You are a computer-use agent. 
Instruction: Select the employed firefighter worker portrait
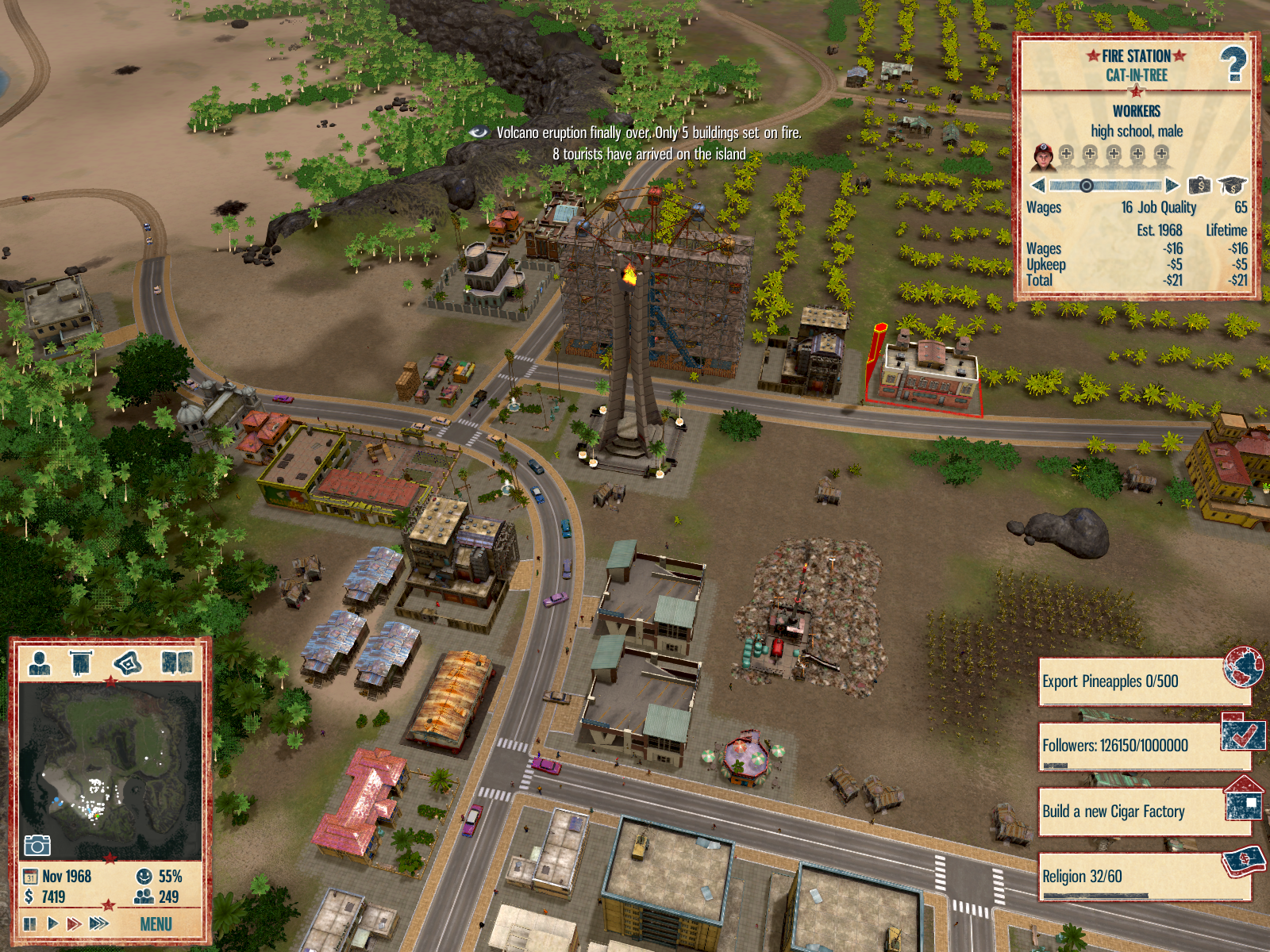pyautogui.click(x=1043, y=157)
